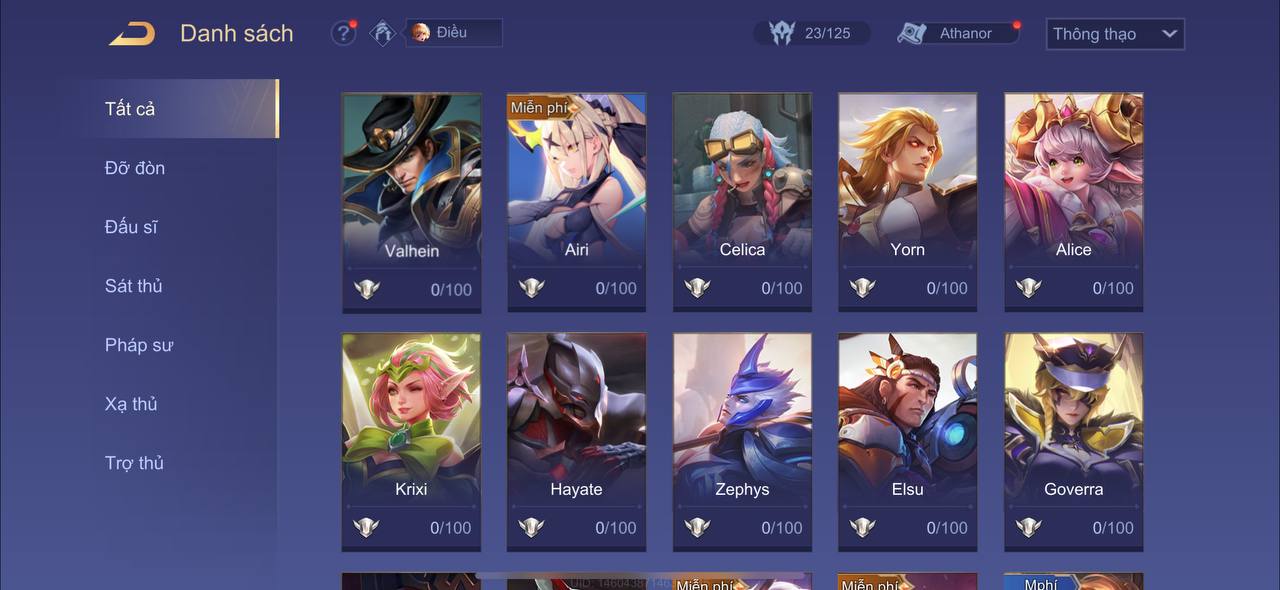
Task: Select the Trợ thủ category
Action: point(134,463)
